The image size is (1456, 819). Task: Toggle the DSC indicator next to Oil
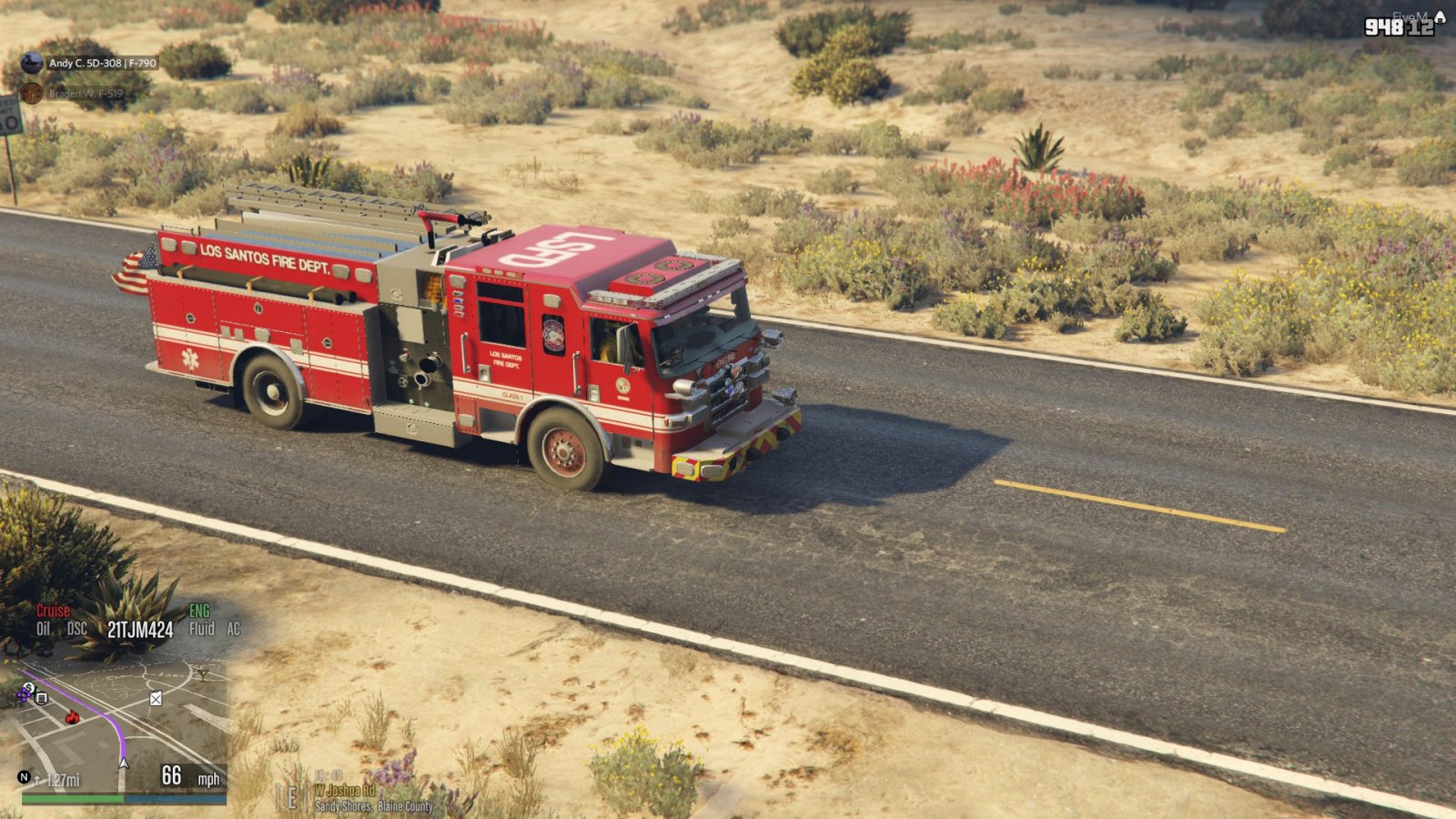(x=76, y=628)
